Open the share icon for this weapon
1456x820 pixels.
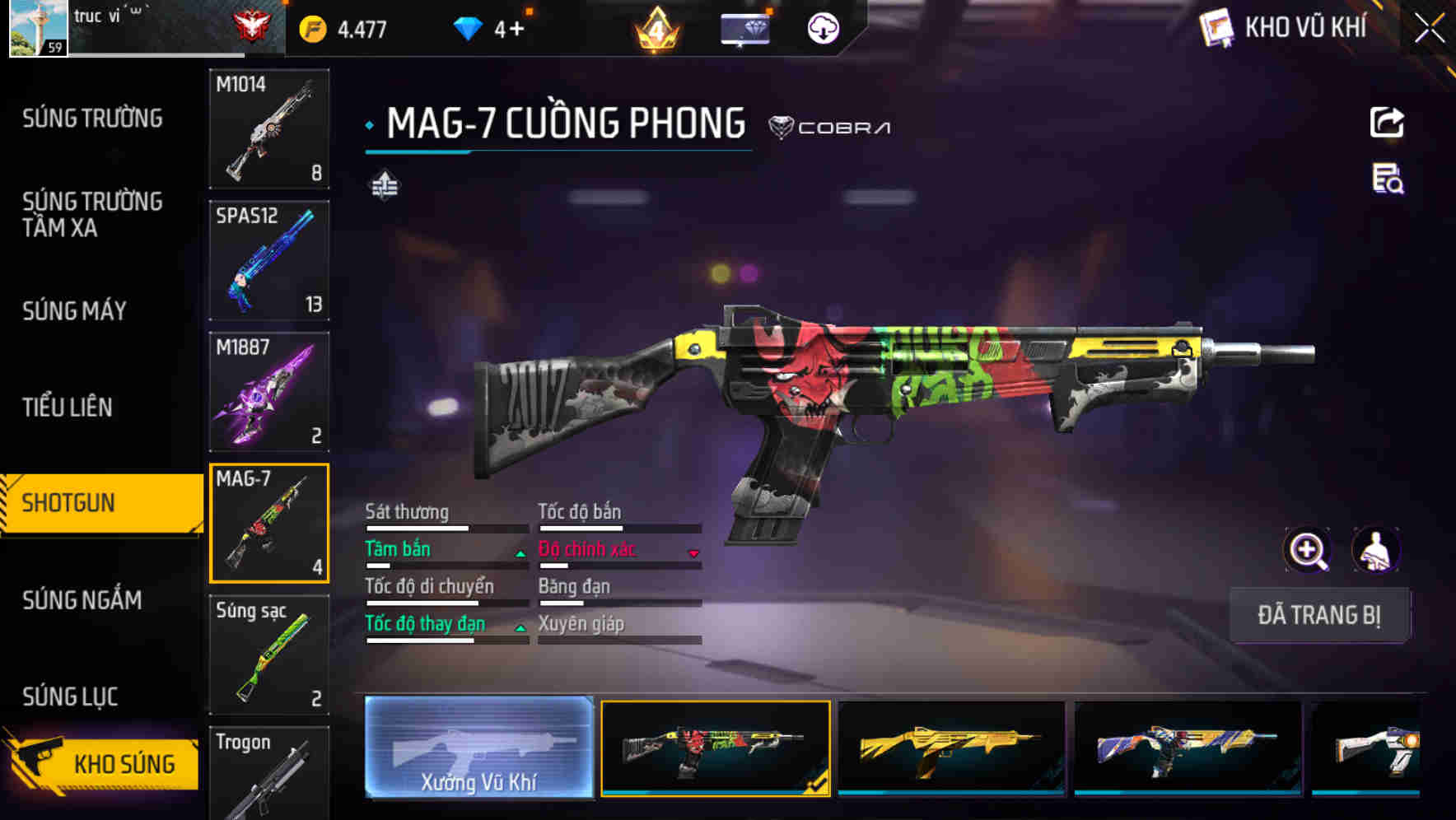pos(1386,122)
